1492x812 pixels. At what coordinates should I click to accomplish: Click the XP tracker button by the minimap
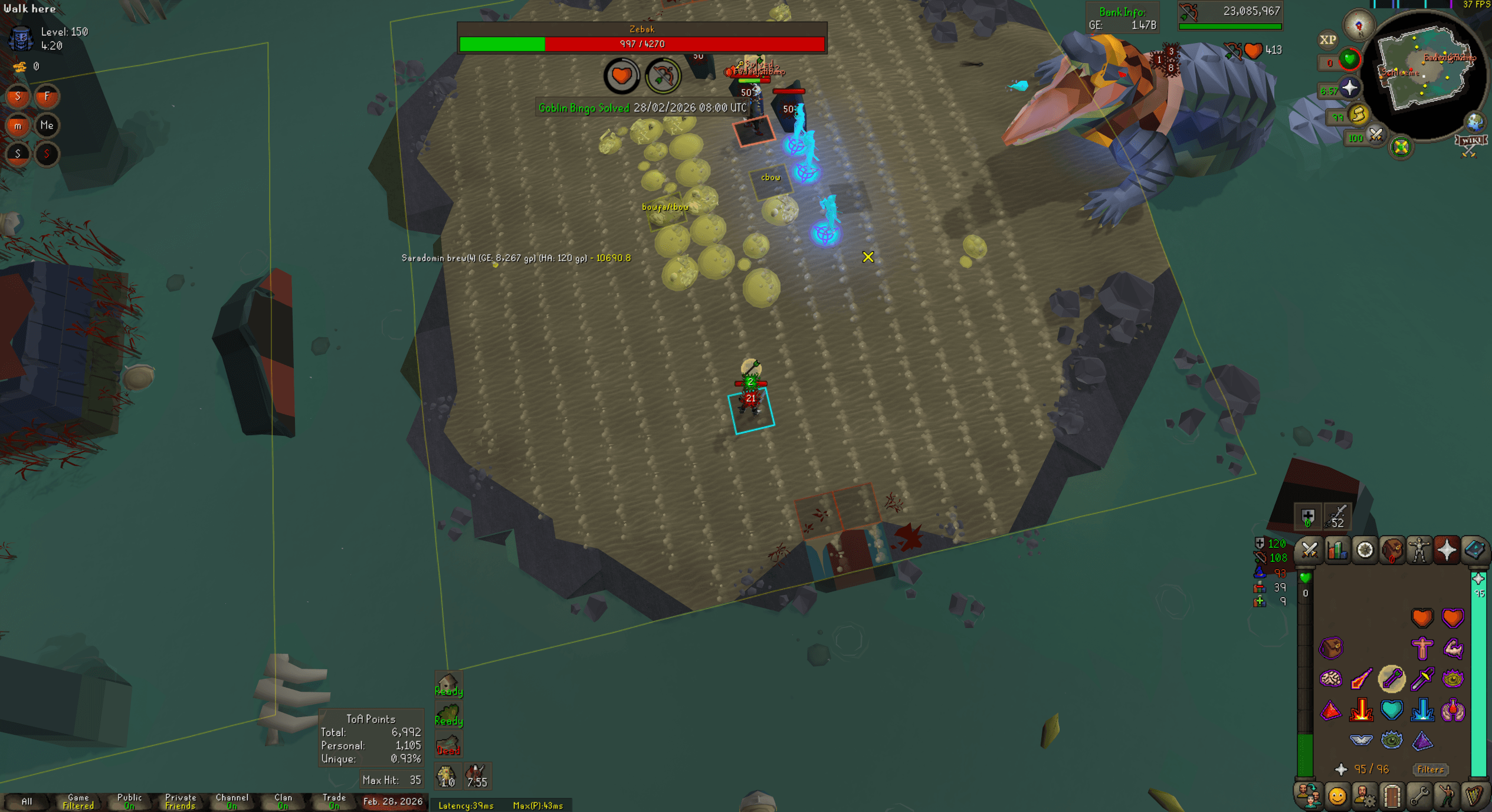click(1327, 40)
